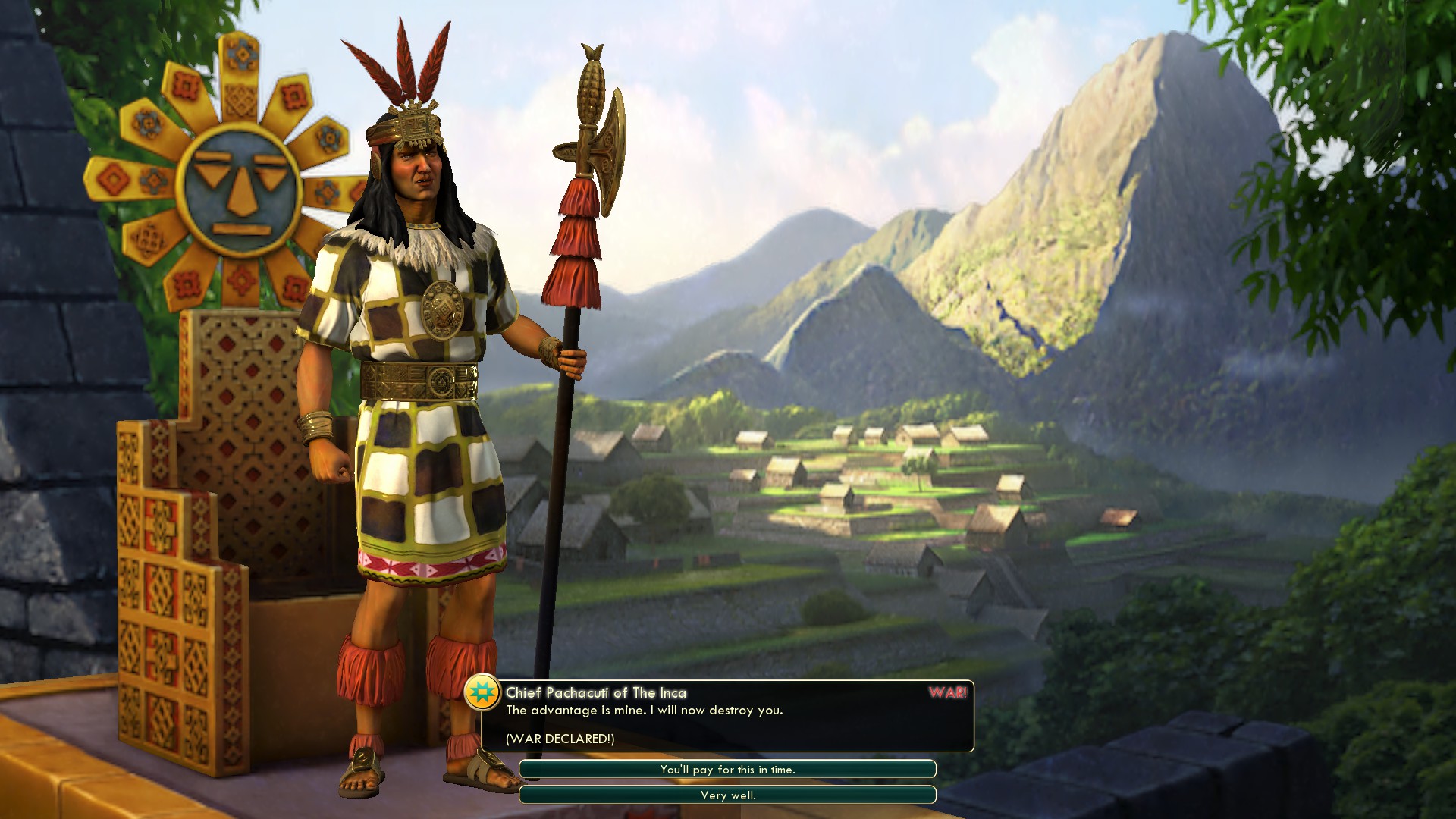Reply "You'll pay for this in time."
Viewport: 1456px width, 819px height.
[x=727, y=769]
